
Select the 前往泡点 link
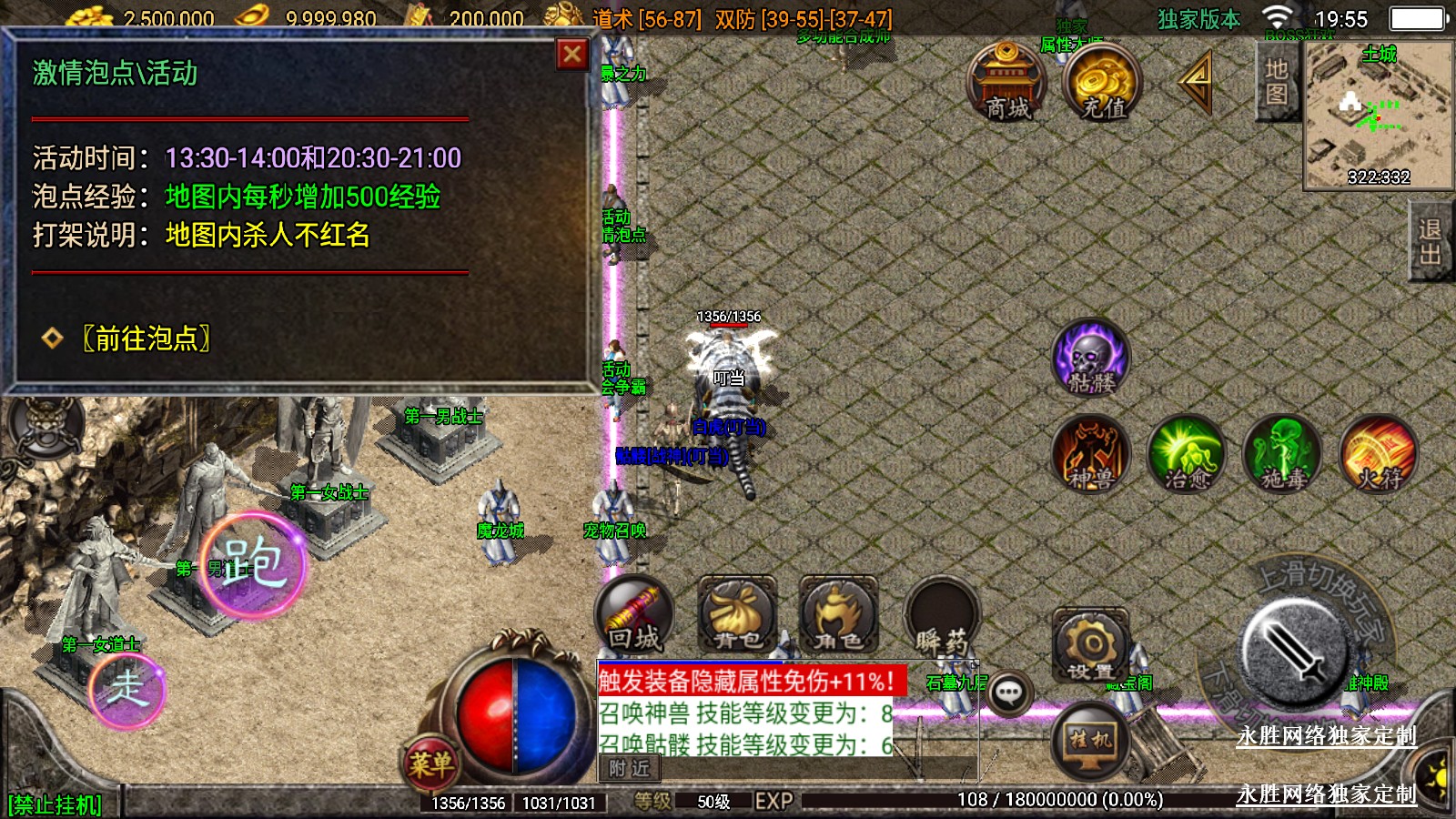146,339
